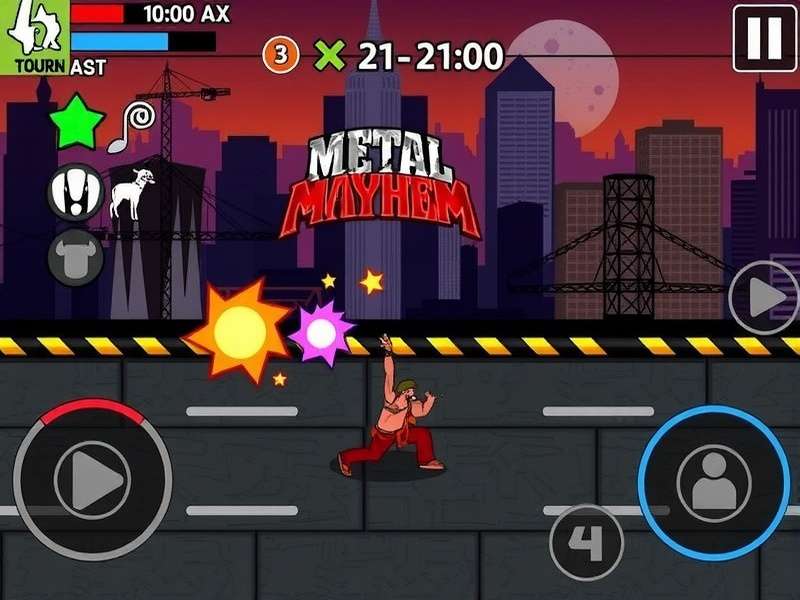The height and width of the screenshot is (600, 800).
Task: Tap the left play-arrow control pad
Action: [x=92, y=480]
